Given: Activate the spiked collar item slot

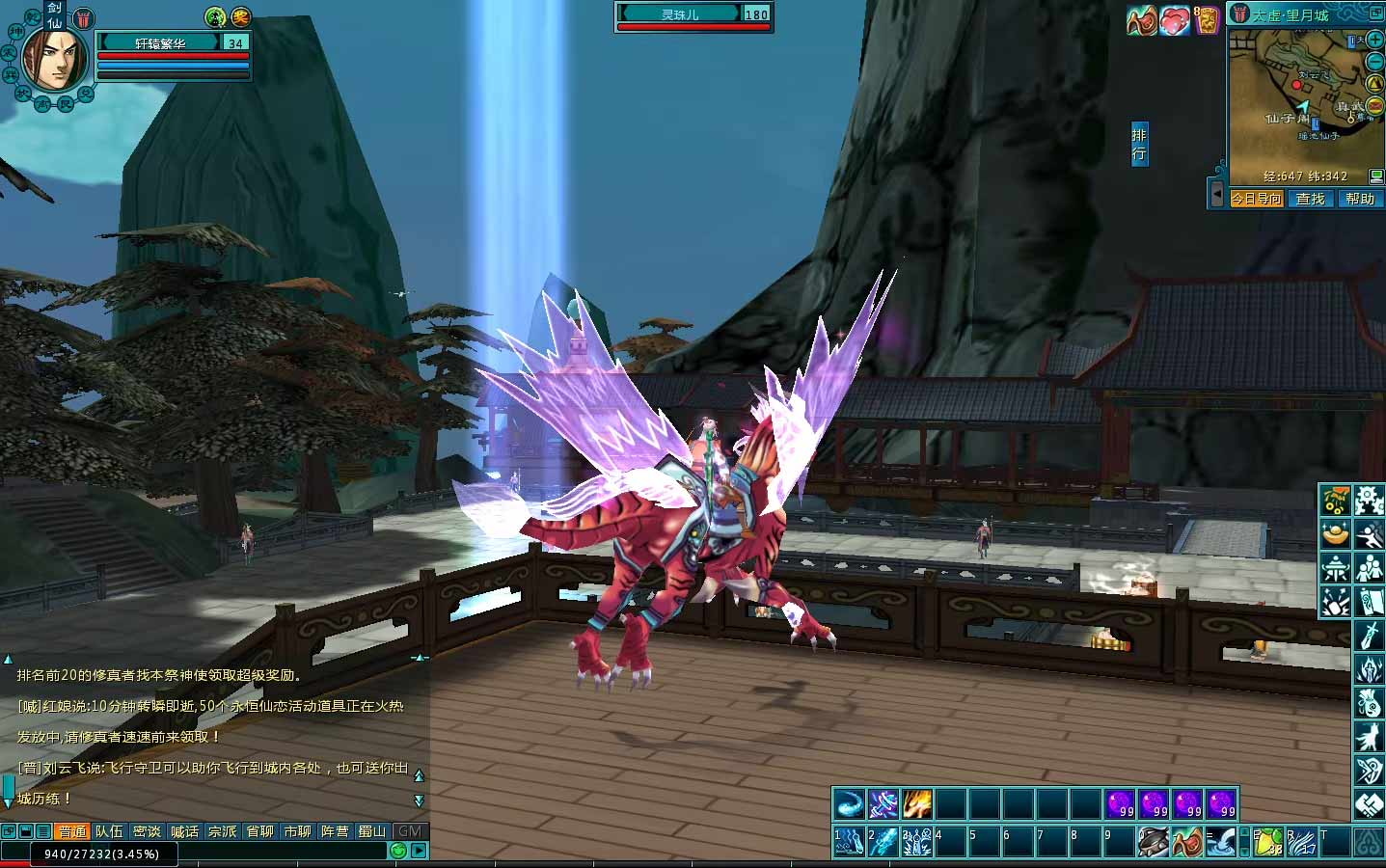Looking at the screenshot, I should (x=1154, y=842).
